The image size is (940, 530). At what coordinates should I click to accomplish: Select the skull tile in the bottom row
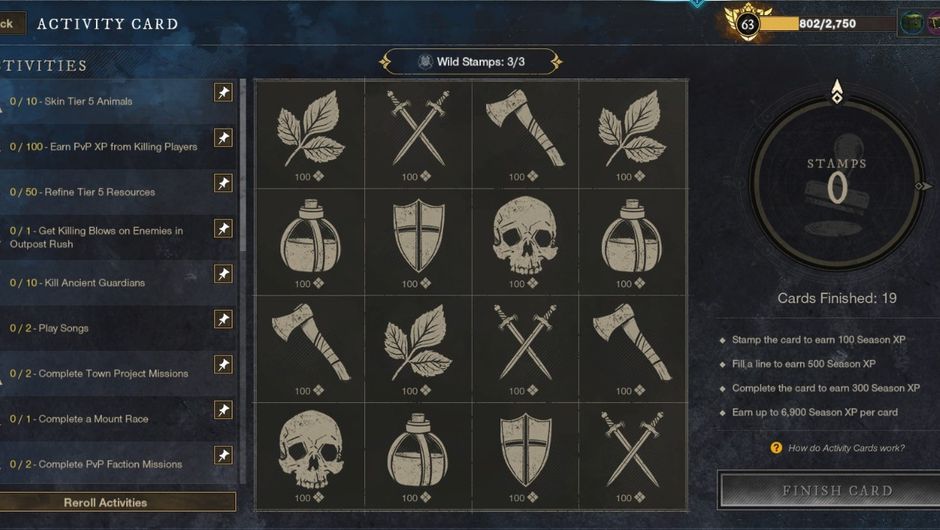(x=310, y=455)
